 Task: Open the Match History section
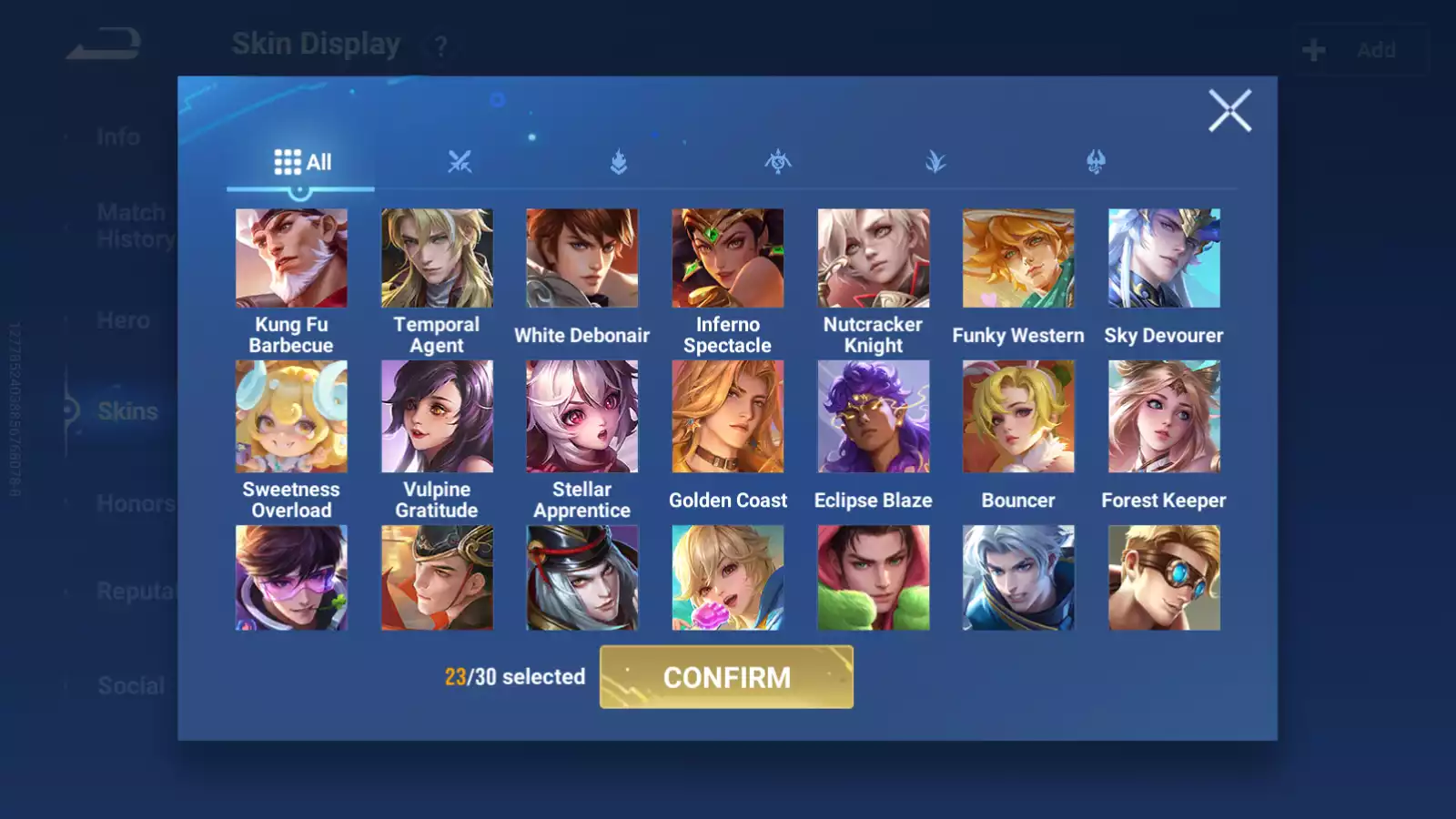[131, 225]
